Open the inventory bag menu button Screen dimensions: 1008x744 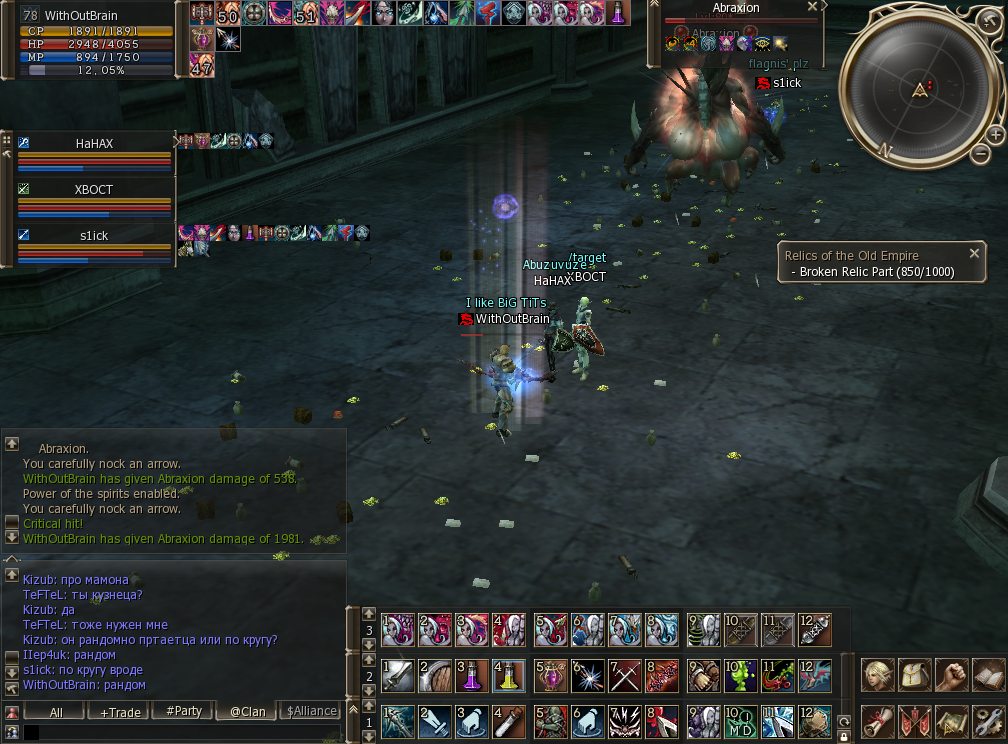click(914, 674)
